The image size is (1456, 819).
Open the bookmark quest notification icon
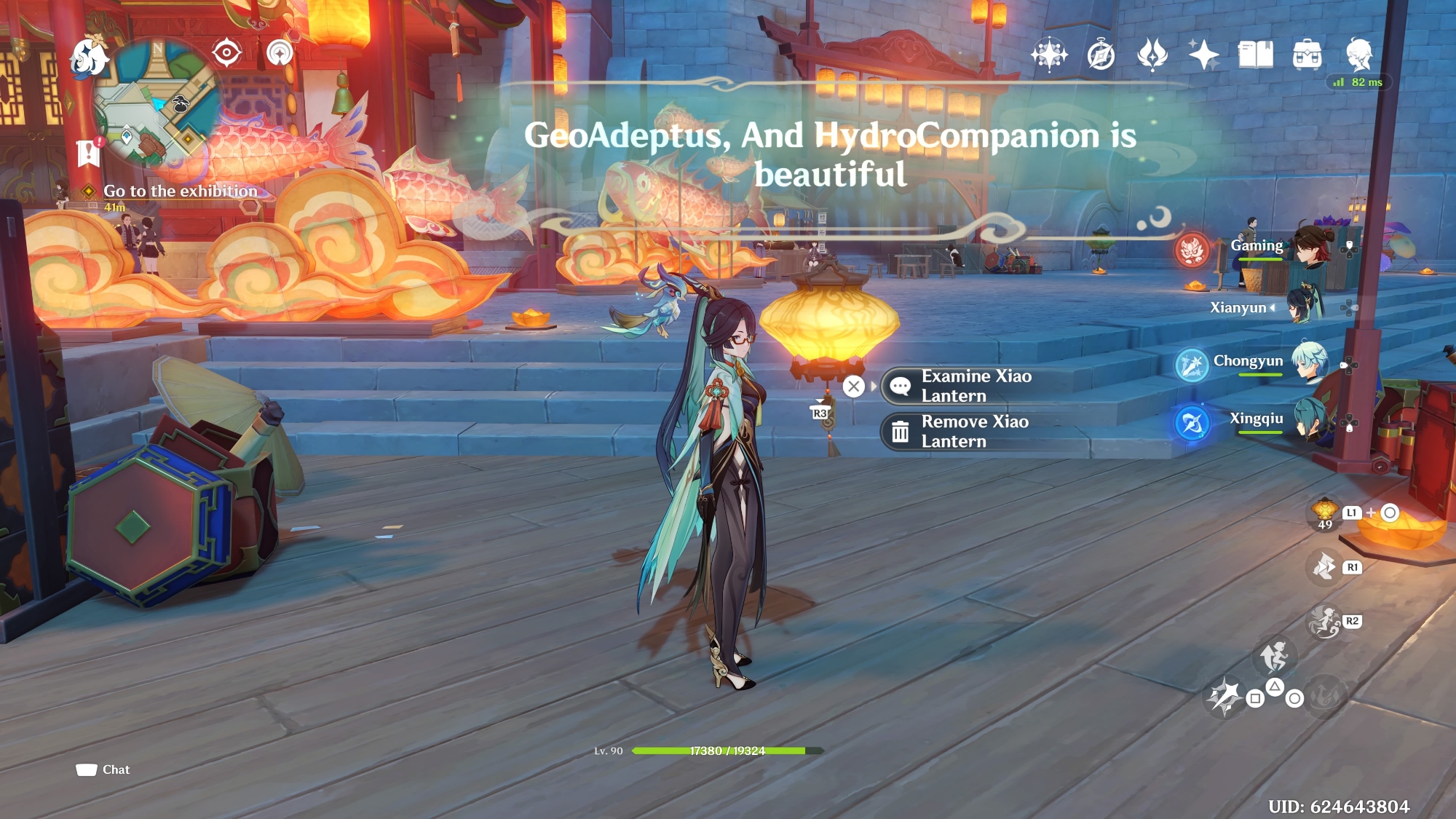click(x=88, y=152)
